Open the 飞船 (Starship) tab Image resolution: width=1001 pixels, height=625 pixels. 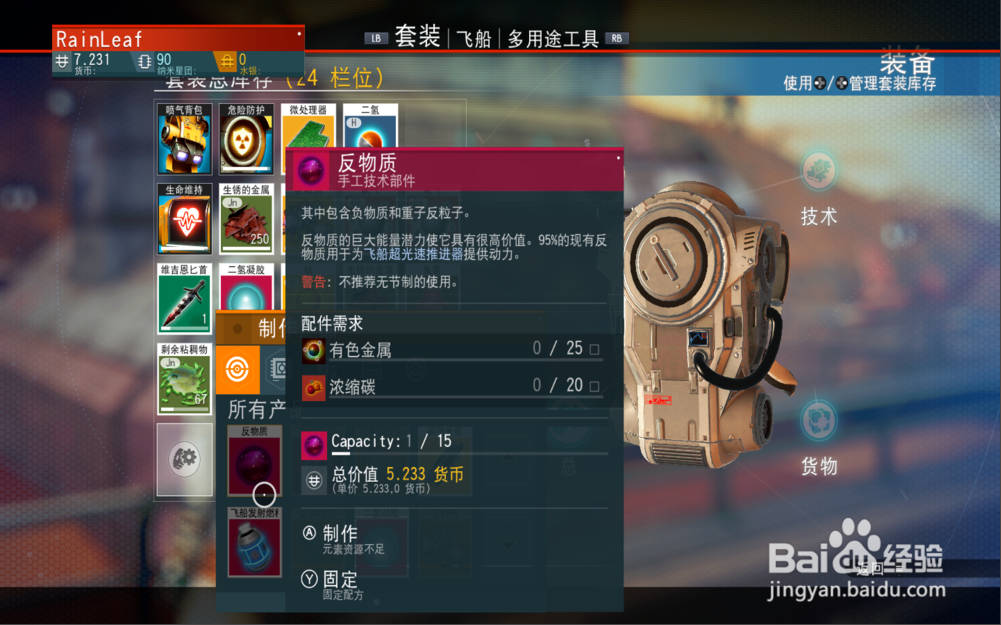click(473, 39)
